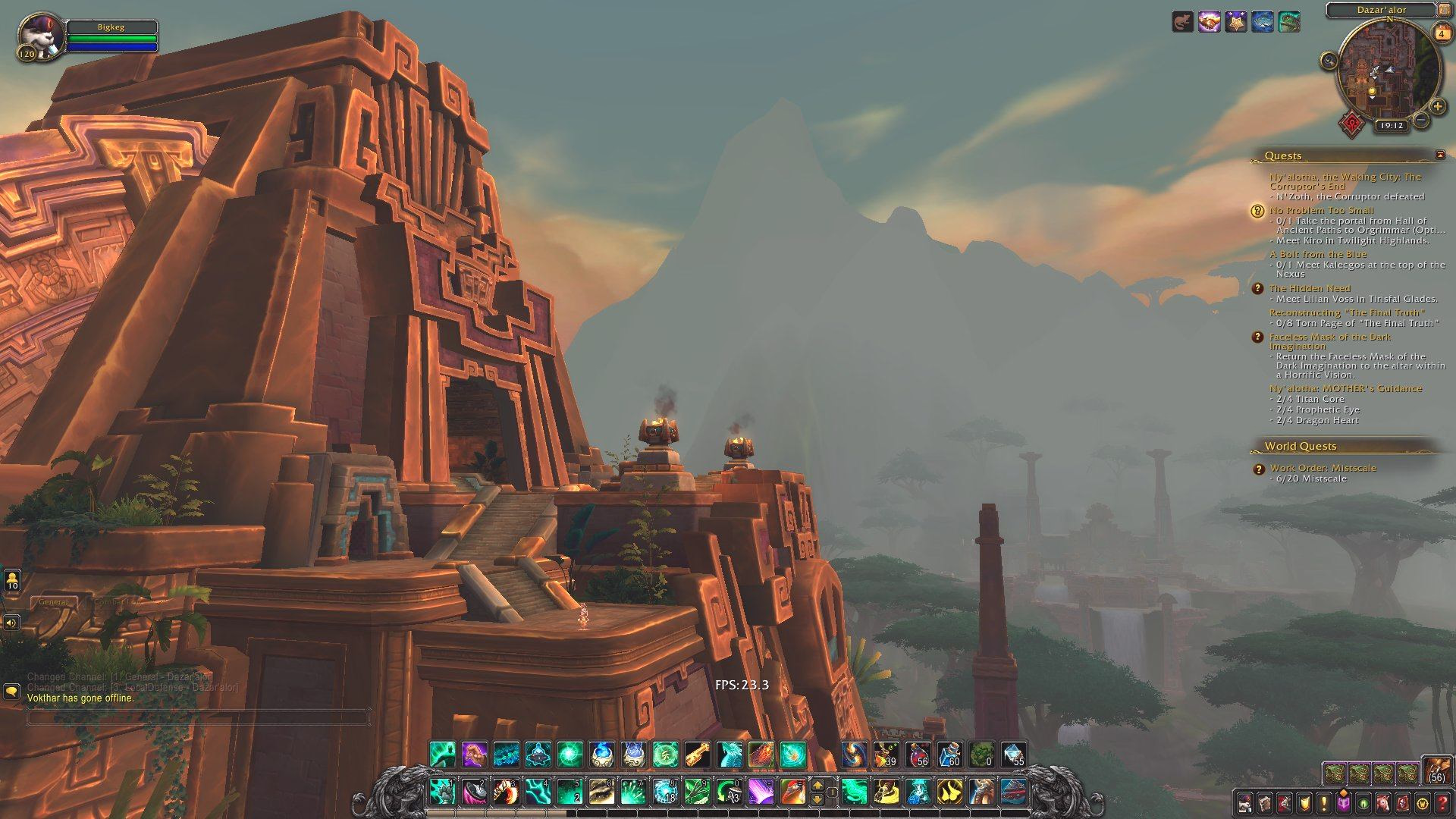The image size is (1456, 819).
Task: Open the Hidden Need quest entry
Action: pyautogui.click(x=1310, y=288)
